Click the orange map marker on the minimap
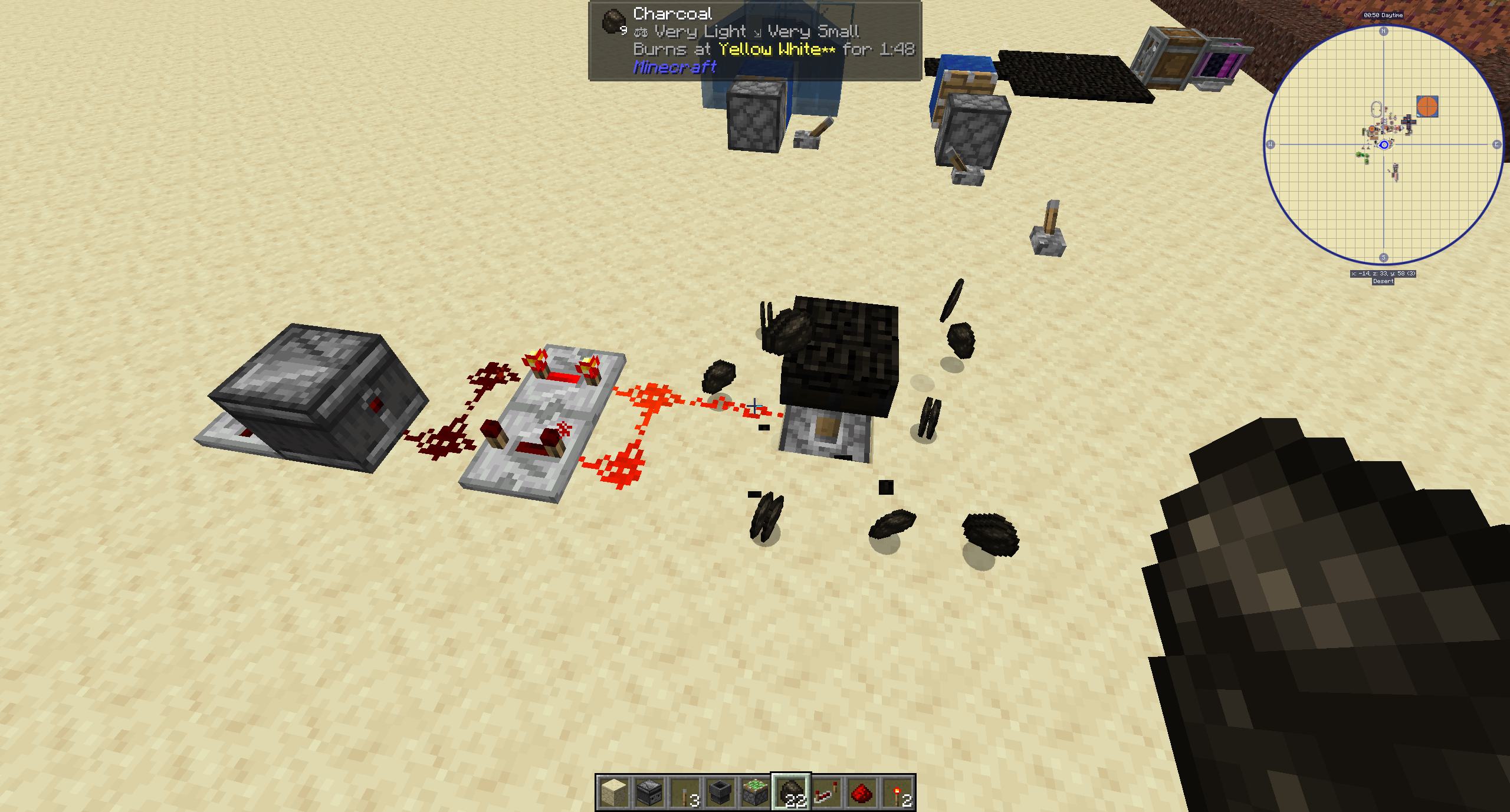This screenshot has width=1510, height=812. click(1427, 106)
